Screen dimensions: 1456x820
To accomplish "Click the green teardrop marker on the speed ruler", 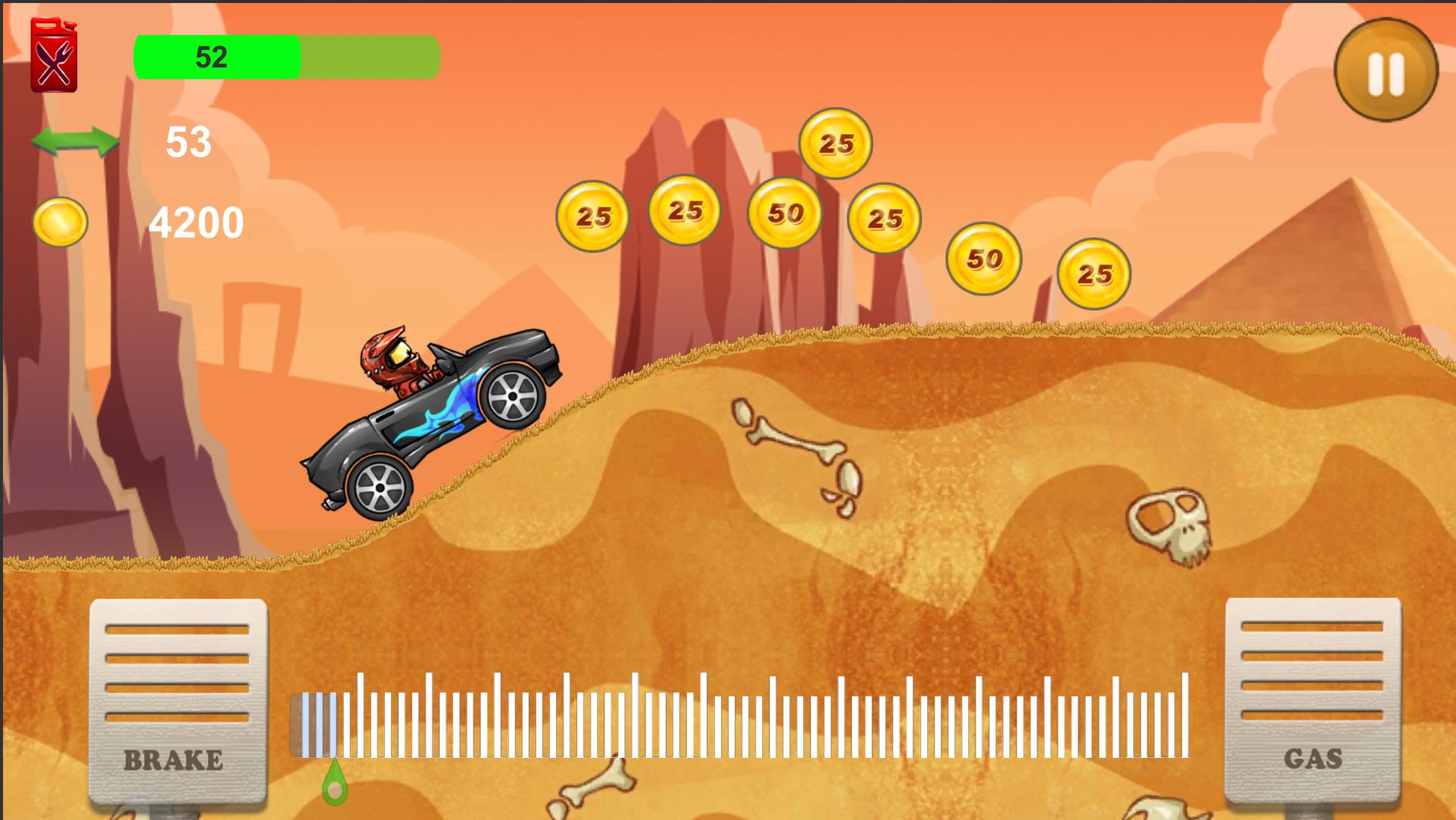I will pos(336,785).
